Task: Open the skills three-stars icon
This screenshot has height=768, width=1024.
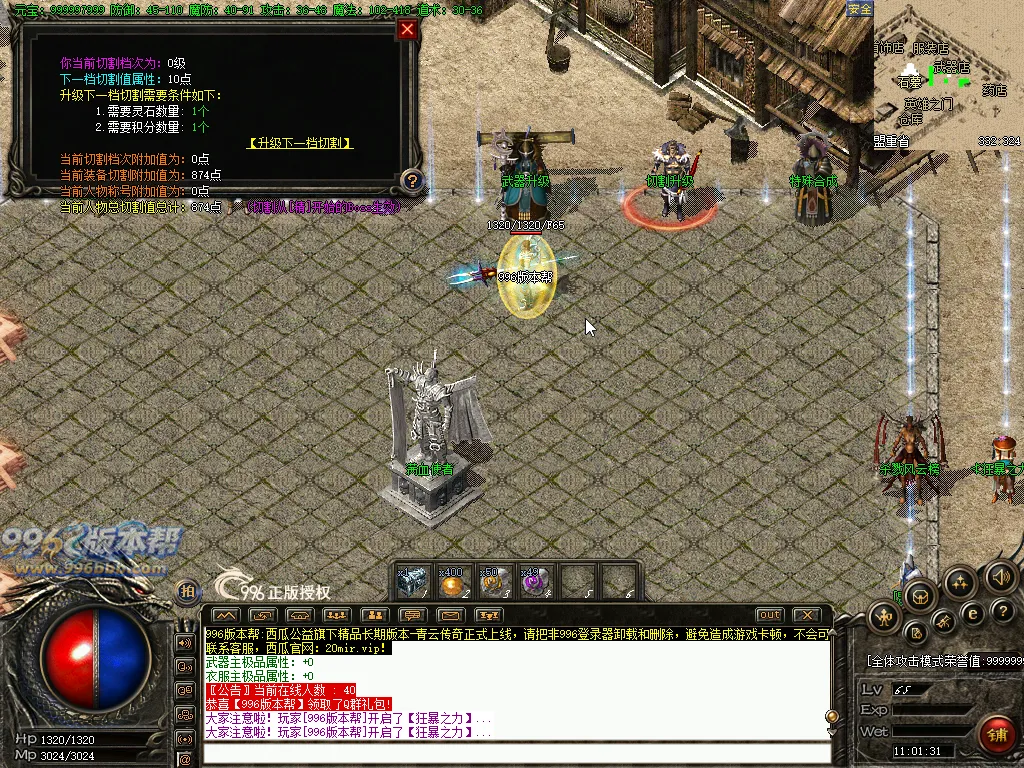Action: pos(959,583)
